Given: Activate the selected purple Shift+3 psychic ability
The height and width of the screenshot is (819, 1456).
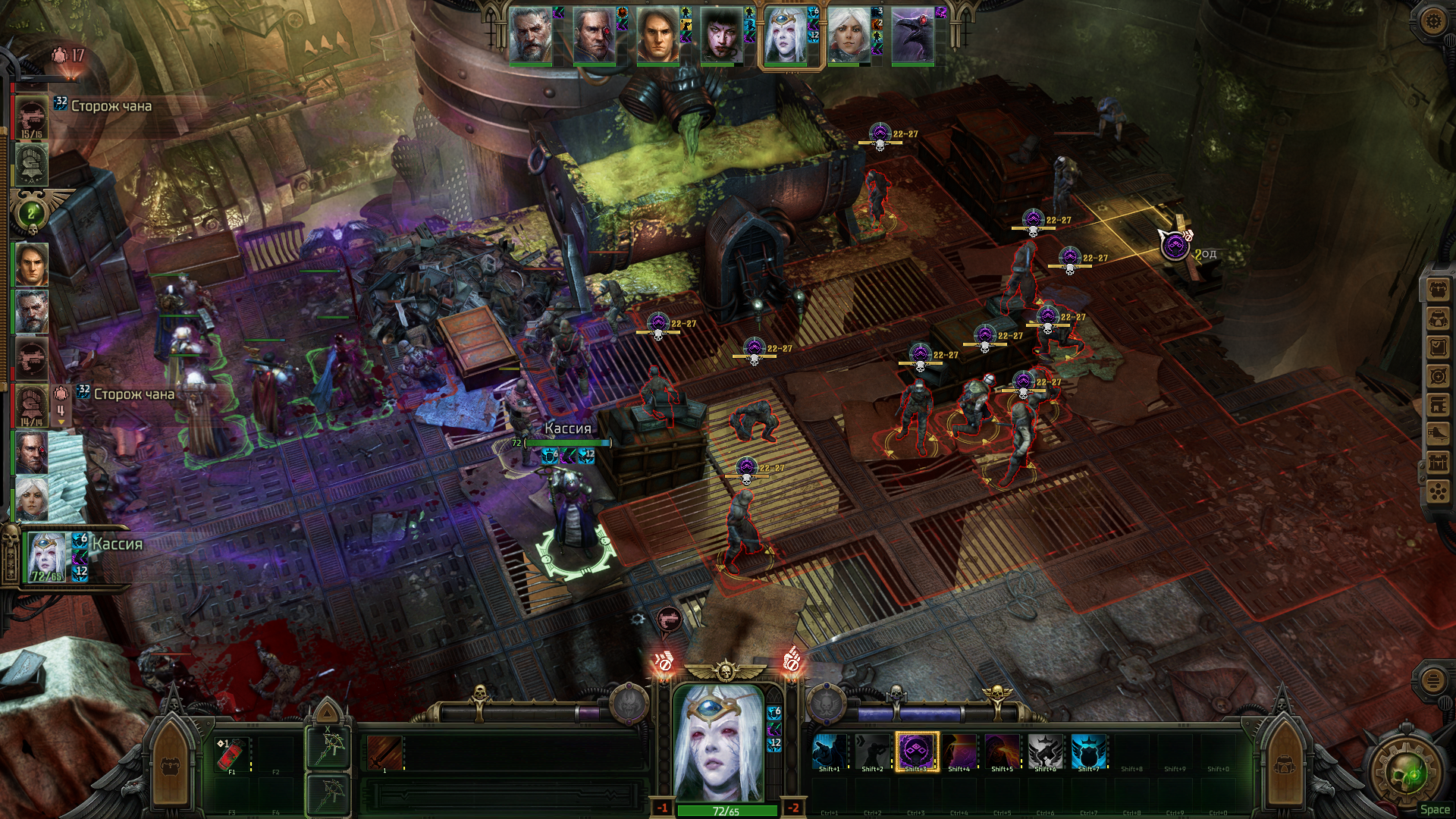Looking at the screenshot, I should pyautogui.click(x=916, y=752).
